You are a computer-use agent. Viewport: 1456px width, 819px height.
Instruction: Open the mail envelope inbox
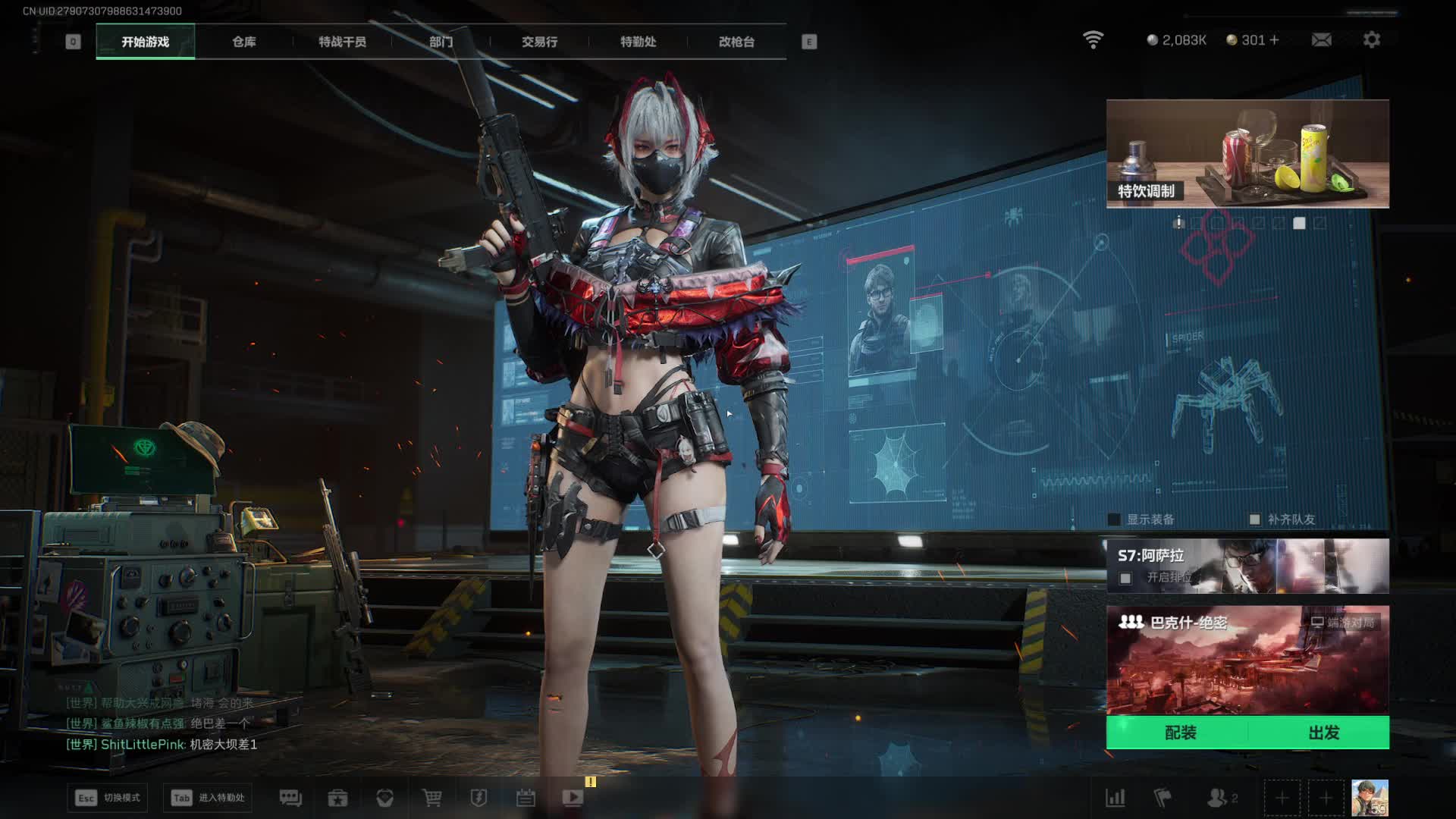(x=1321, y=39)
